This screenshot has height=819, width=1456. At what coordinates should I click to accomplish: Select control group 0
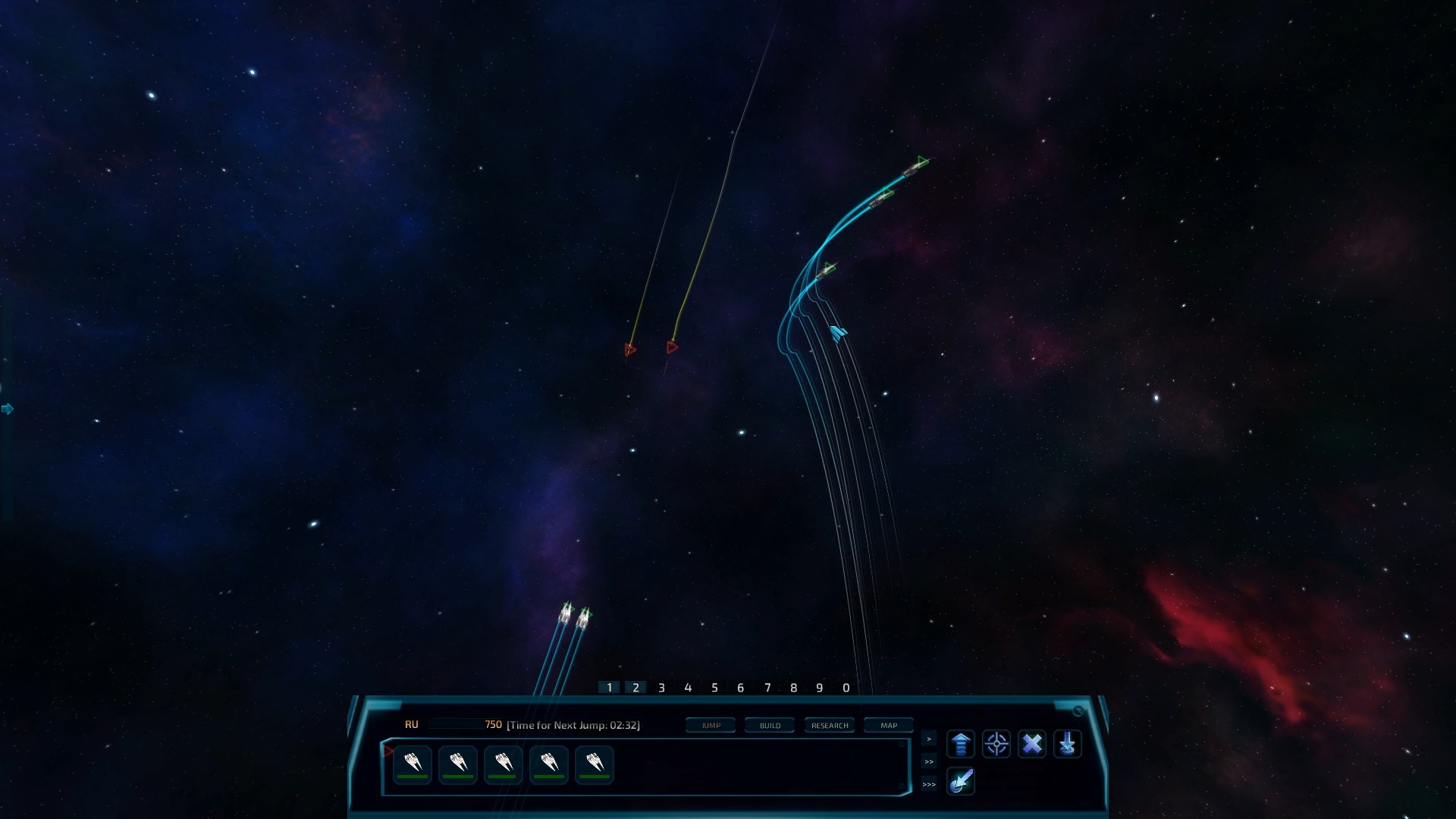tap(846, 688)
